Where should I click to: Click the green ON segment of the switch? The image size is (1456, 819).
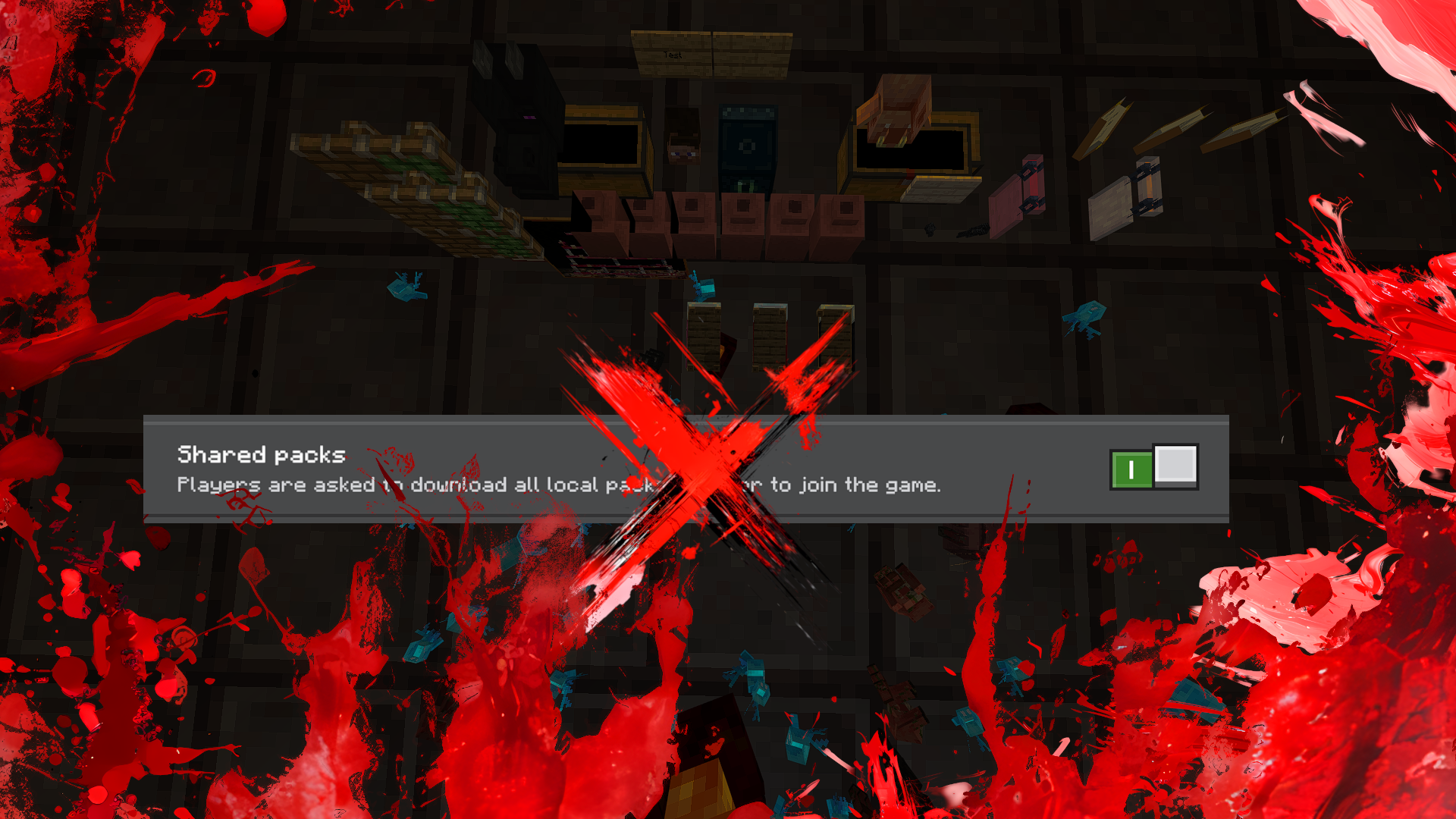click(x=1132, y=467)
